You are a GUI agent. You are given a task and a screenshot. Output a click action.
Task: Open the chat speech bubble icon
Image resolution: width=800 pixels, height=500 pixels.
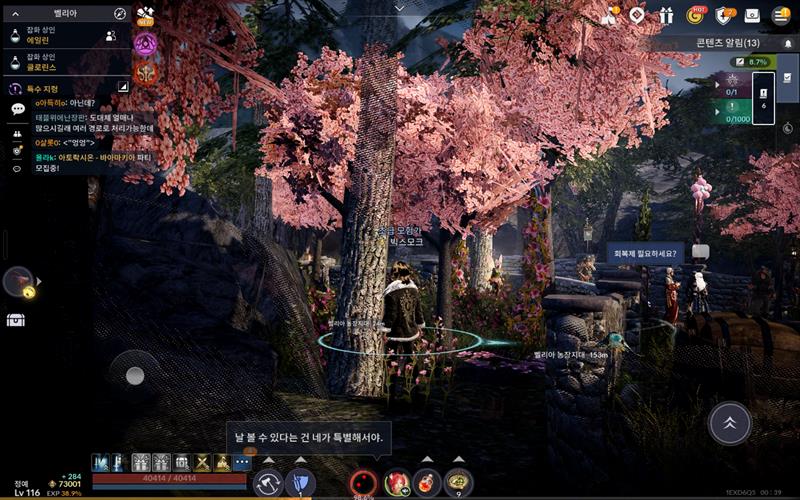click(17, 109)
